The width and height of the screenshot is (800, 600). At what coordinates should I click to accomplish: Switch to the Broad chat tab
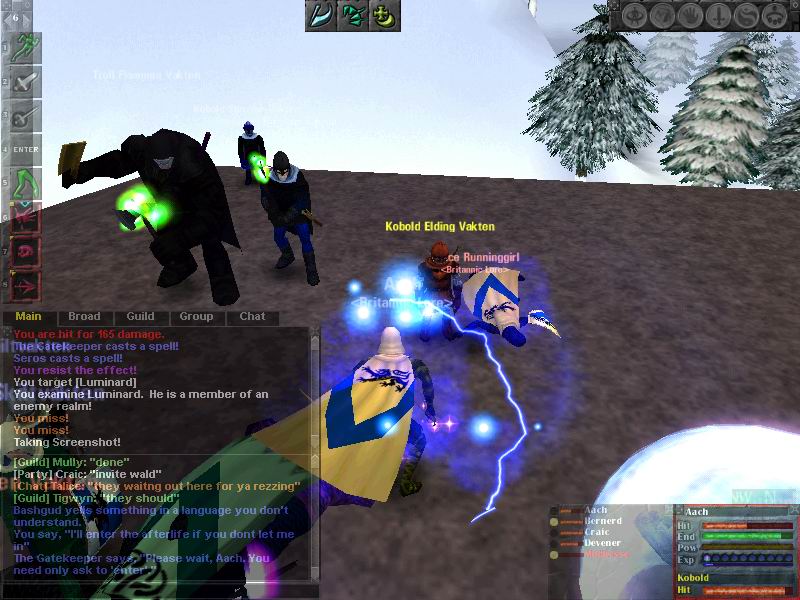pyautogui.click(x=84, y=316)
